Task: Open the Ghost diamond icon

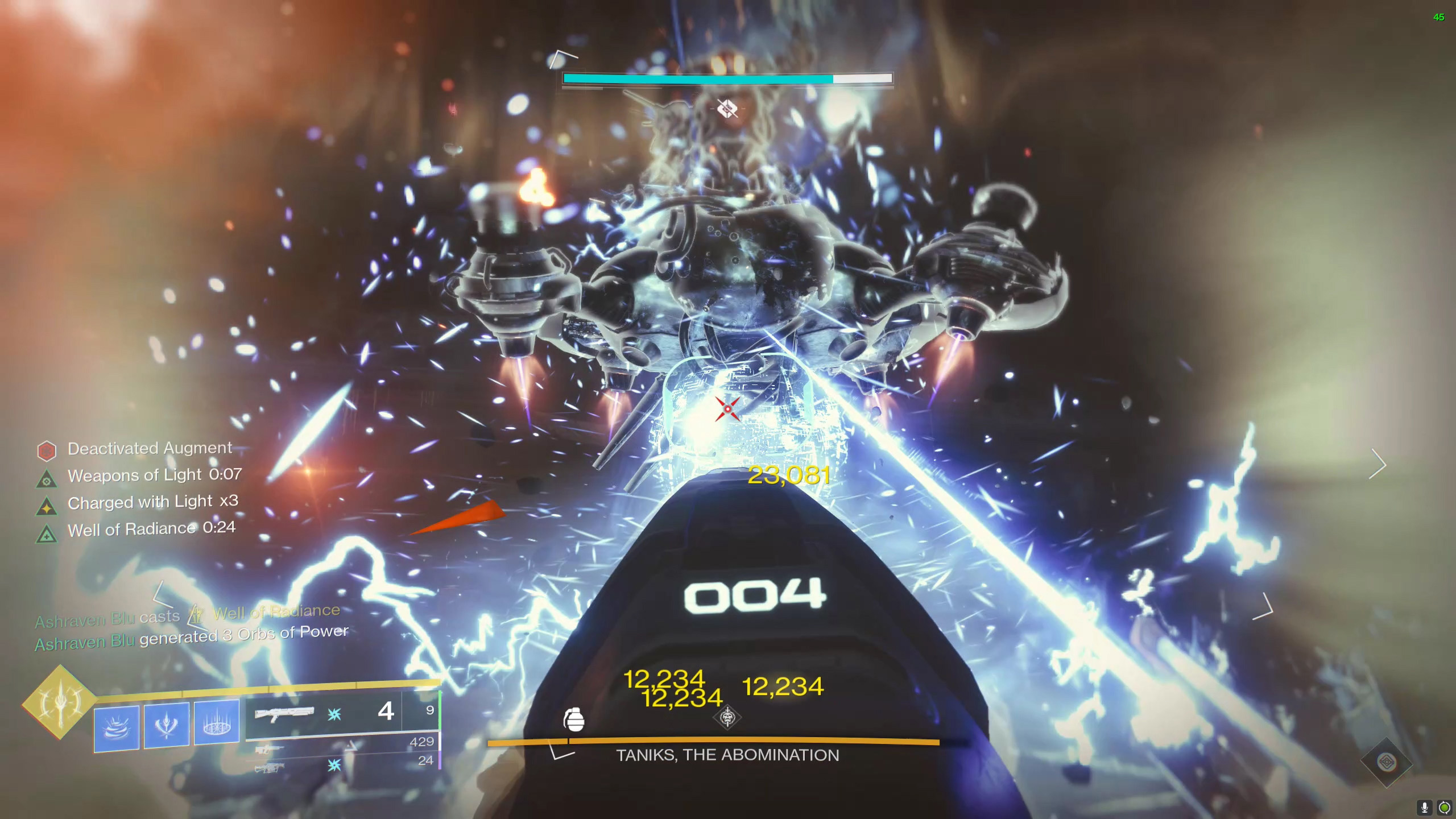Action: tap(1387, 762)
